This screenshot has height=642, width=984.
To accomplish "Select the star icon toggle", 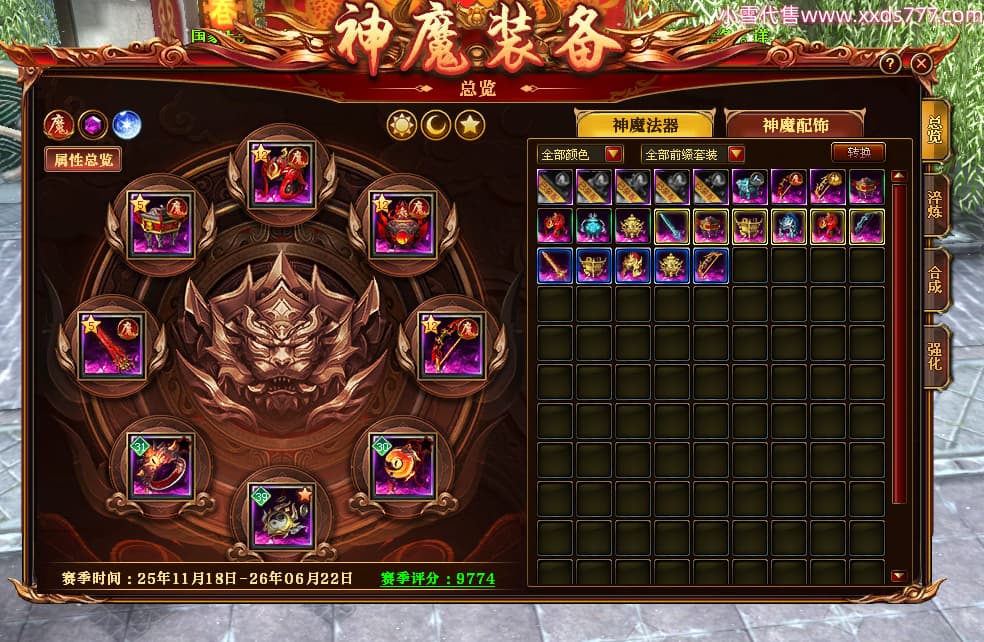I will [x=470, y=125].
